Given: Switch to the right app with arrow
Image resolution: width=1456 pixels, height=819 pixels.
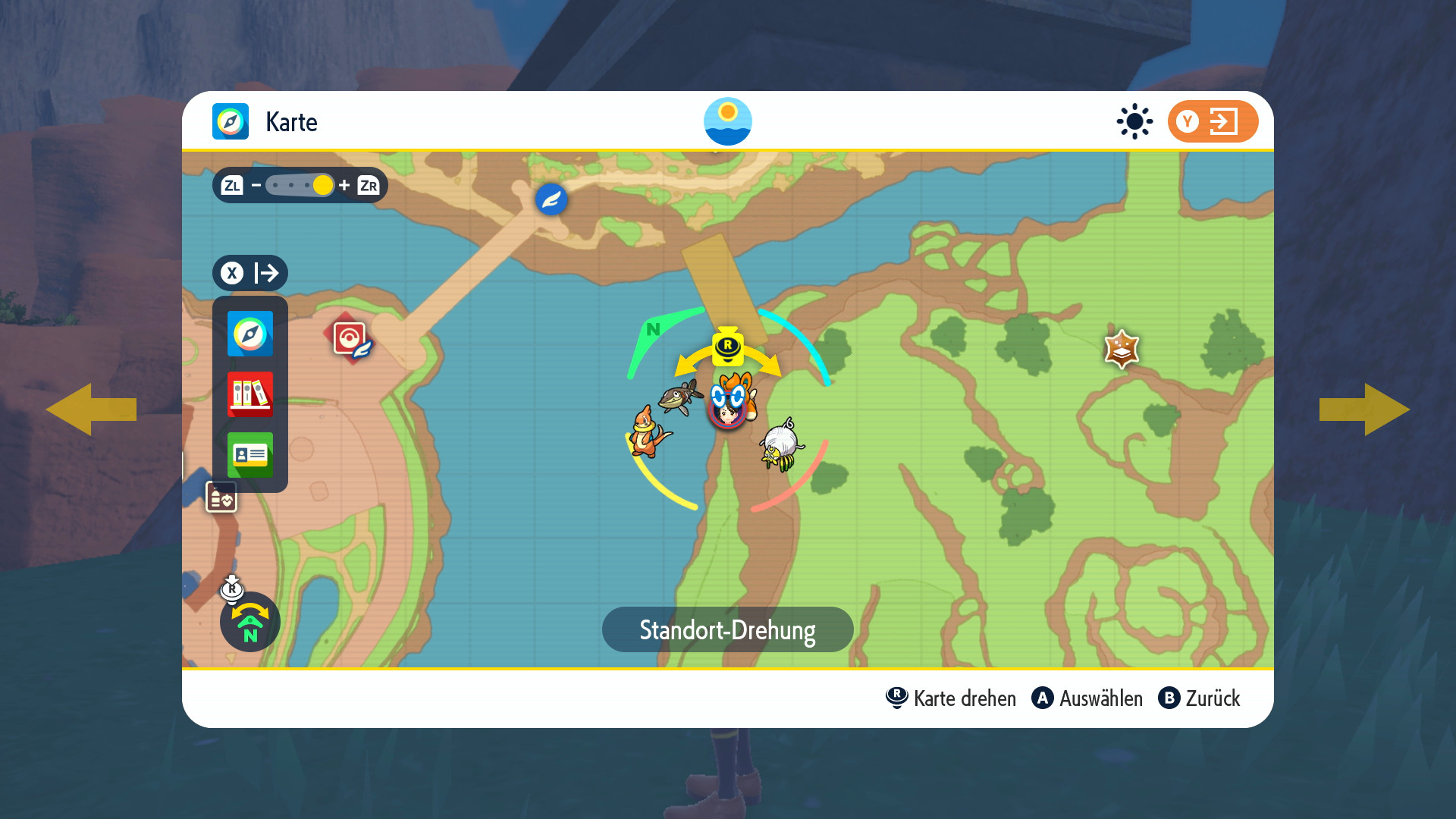Looking at the screenshot, I should coord(1365,409).
